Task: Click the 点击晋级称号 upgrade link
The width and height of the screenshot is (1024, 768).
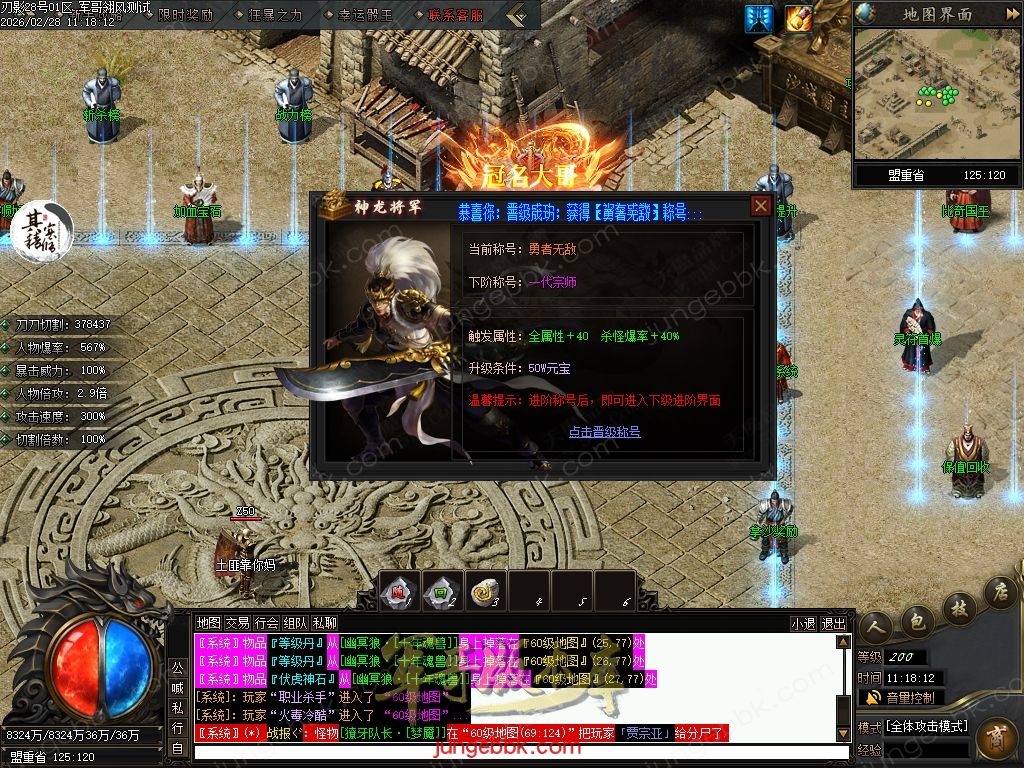Action: click(x=604, y=432)
